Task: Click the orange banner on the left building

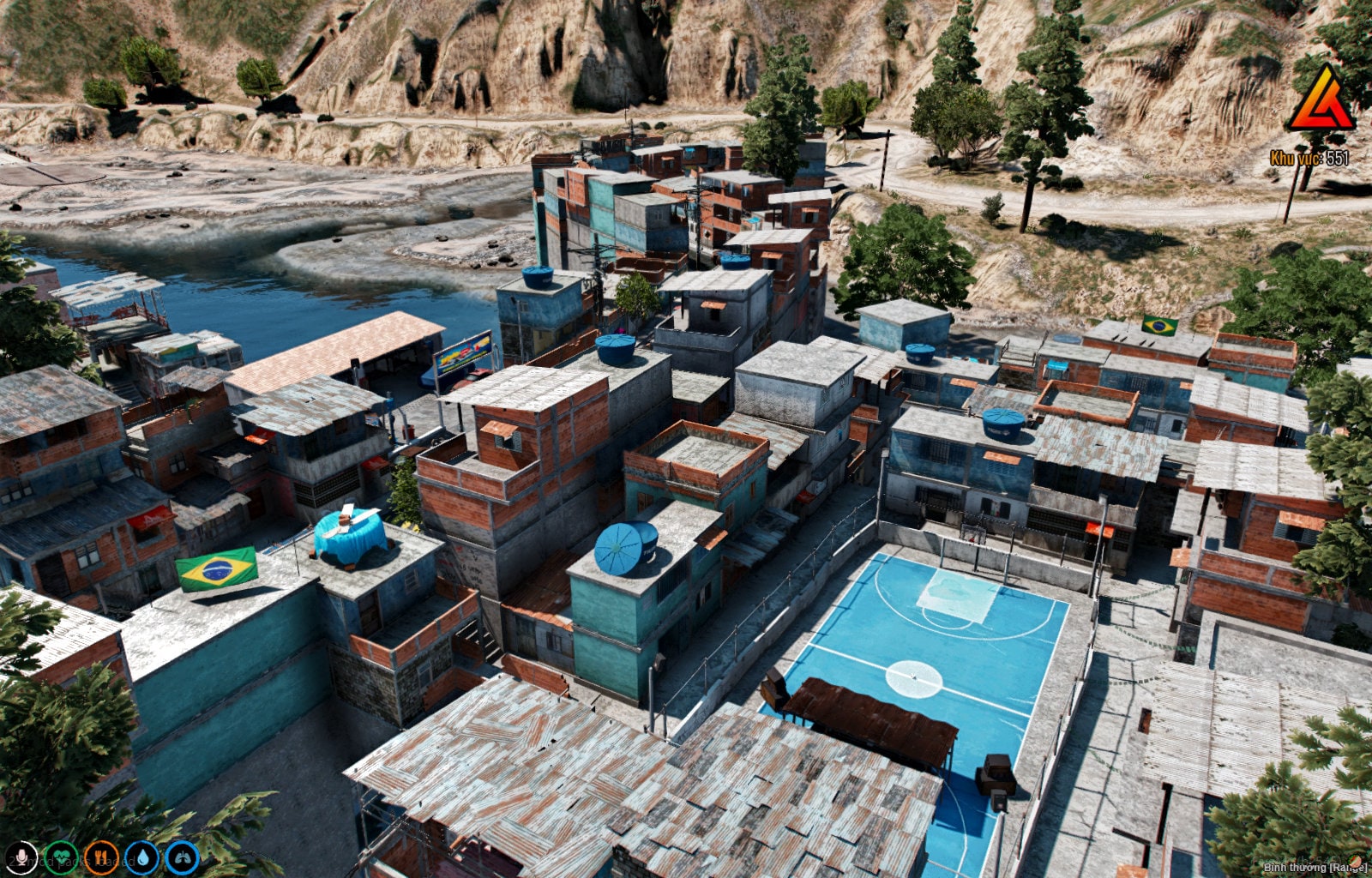Action: [x=151, y=515]
